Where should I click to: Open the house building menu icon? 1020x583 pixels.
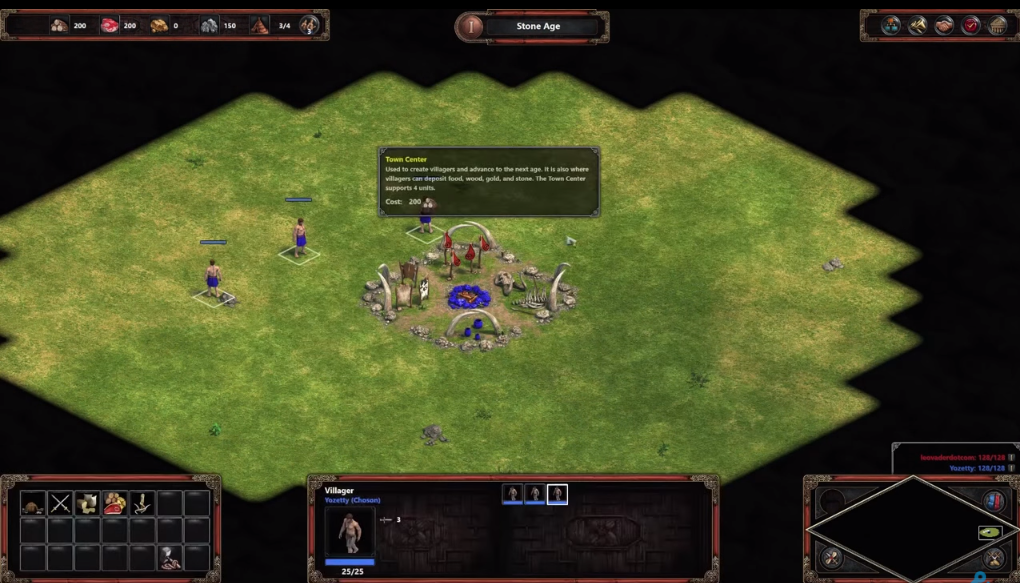33,504
